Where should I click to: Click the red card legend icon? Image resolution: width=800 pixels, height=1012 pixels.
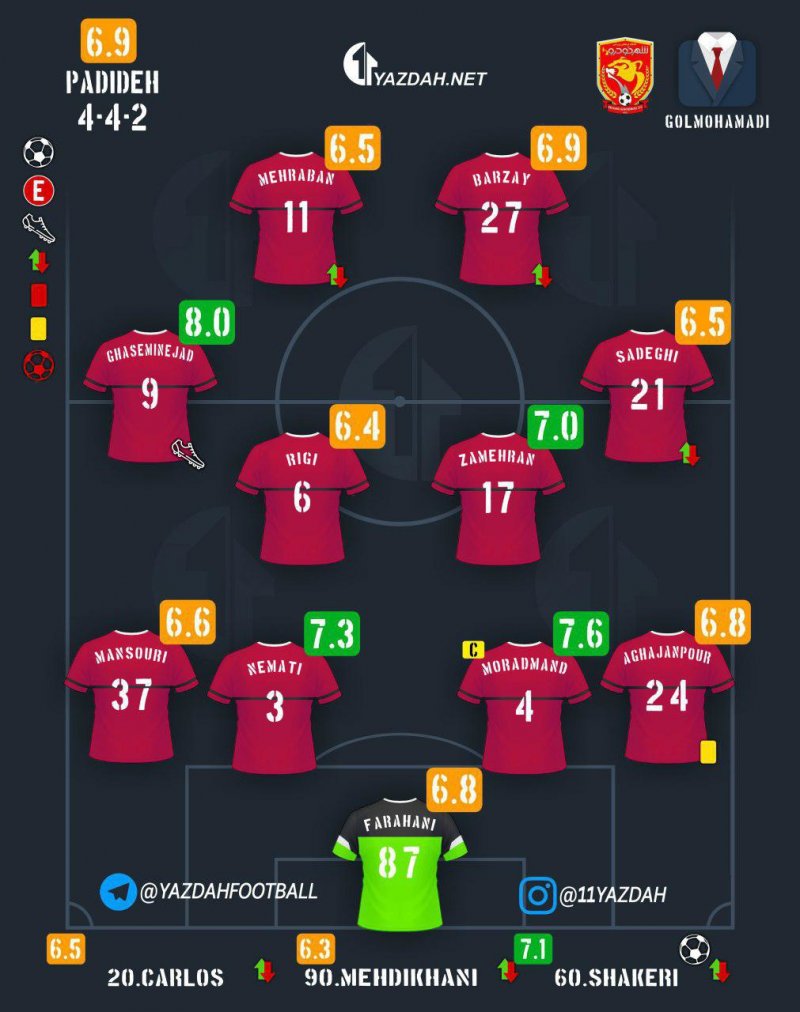click(39, 295)
